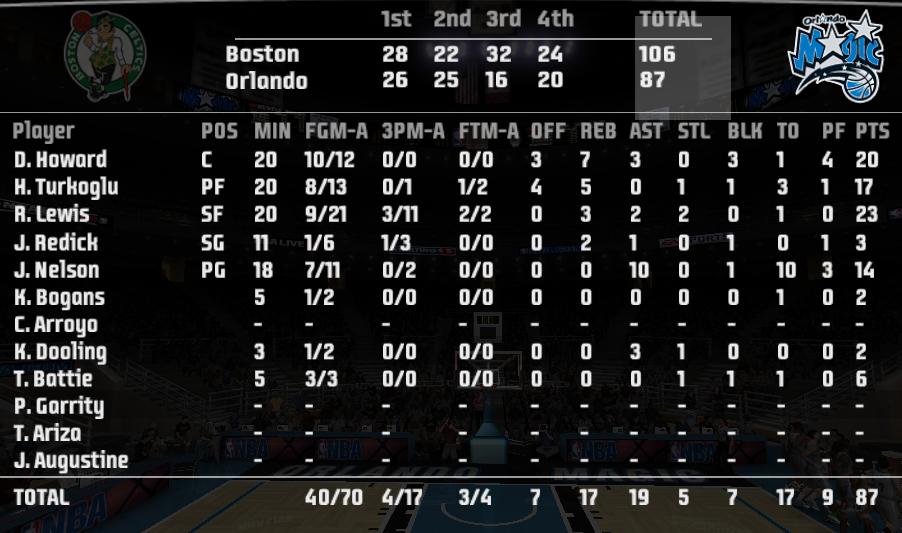Screen dimensions: 902x533
Task: Select T. Ariza's row
Action: click(48, 433)
